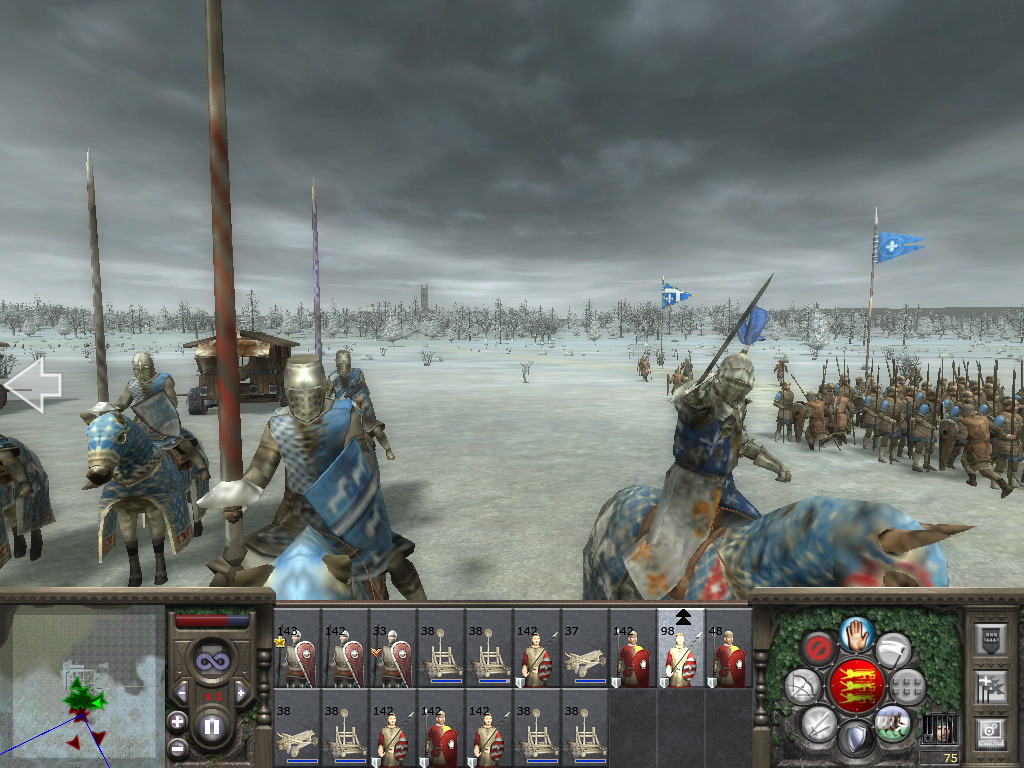Viewport: 1024px width, 768px height.
Task: Open the battlefield minimap
Action: coord(82,686)
